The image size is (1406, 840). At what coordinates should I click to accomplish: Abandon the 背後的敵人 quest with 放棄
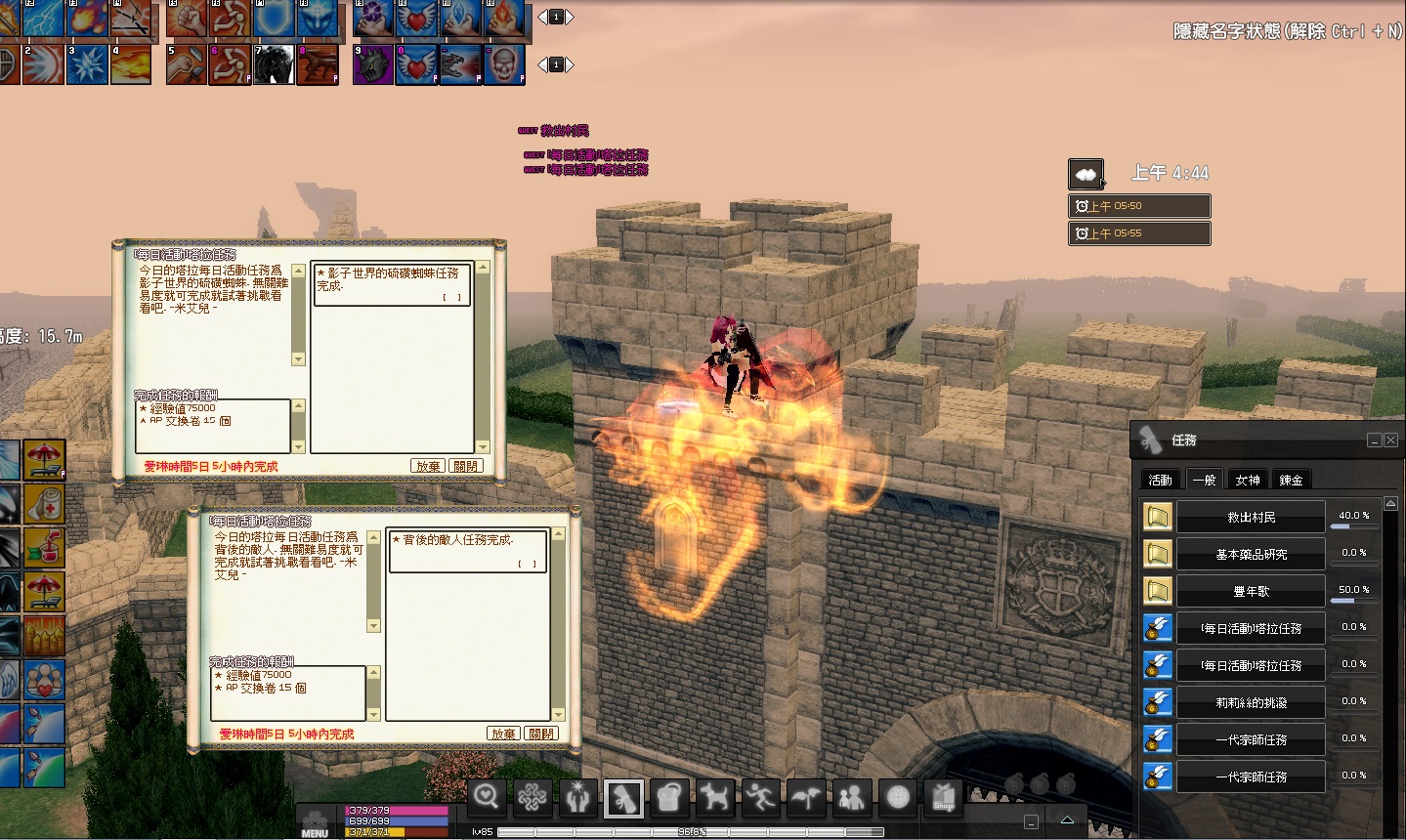point(503,734)
